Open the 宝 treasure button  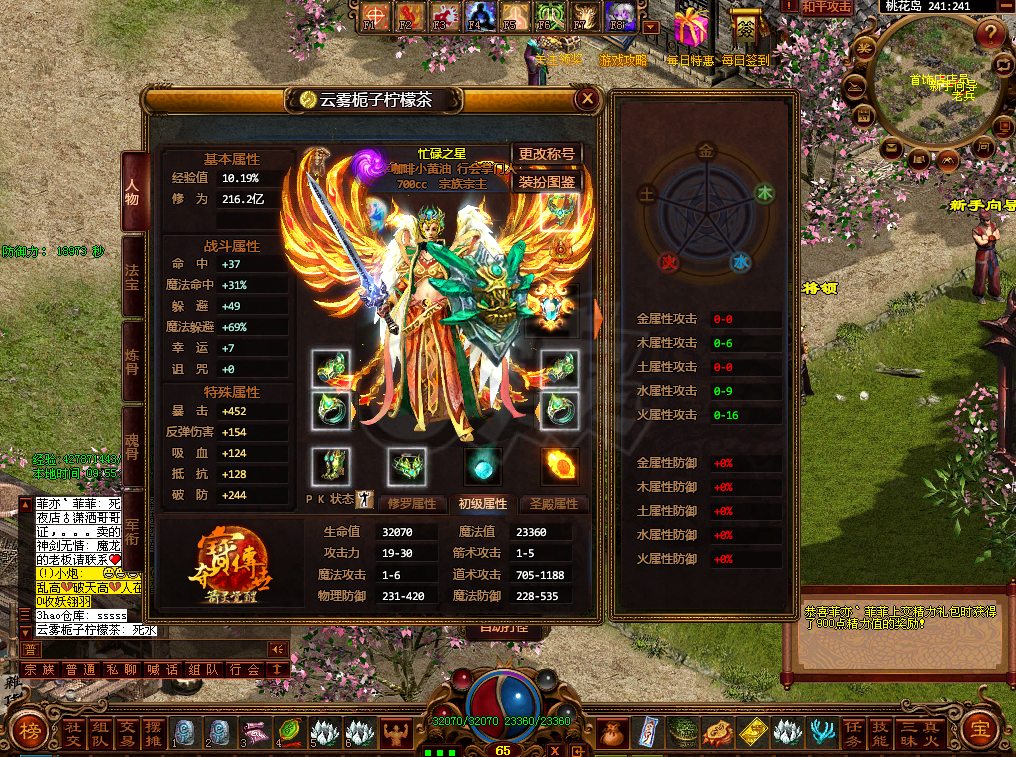pyautogui.click(x=986, y=732)
